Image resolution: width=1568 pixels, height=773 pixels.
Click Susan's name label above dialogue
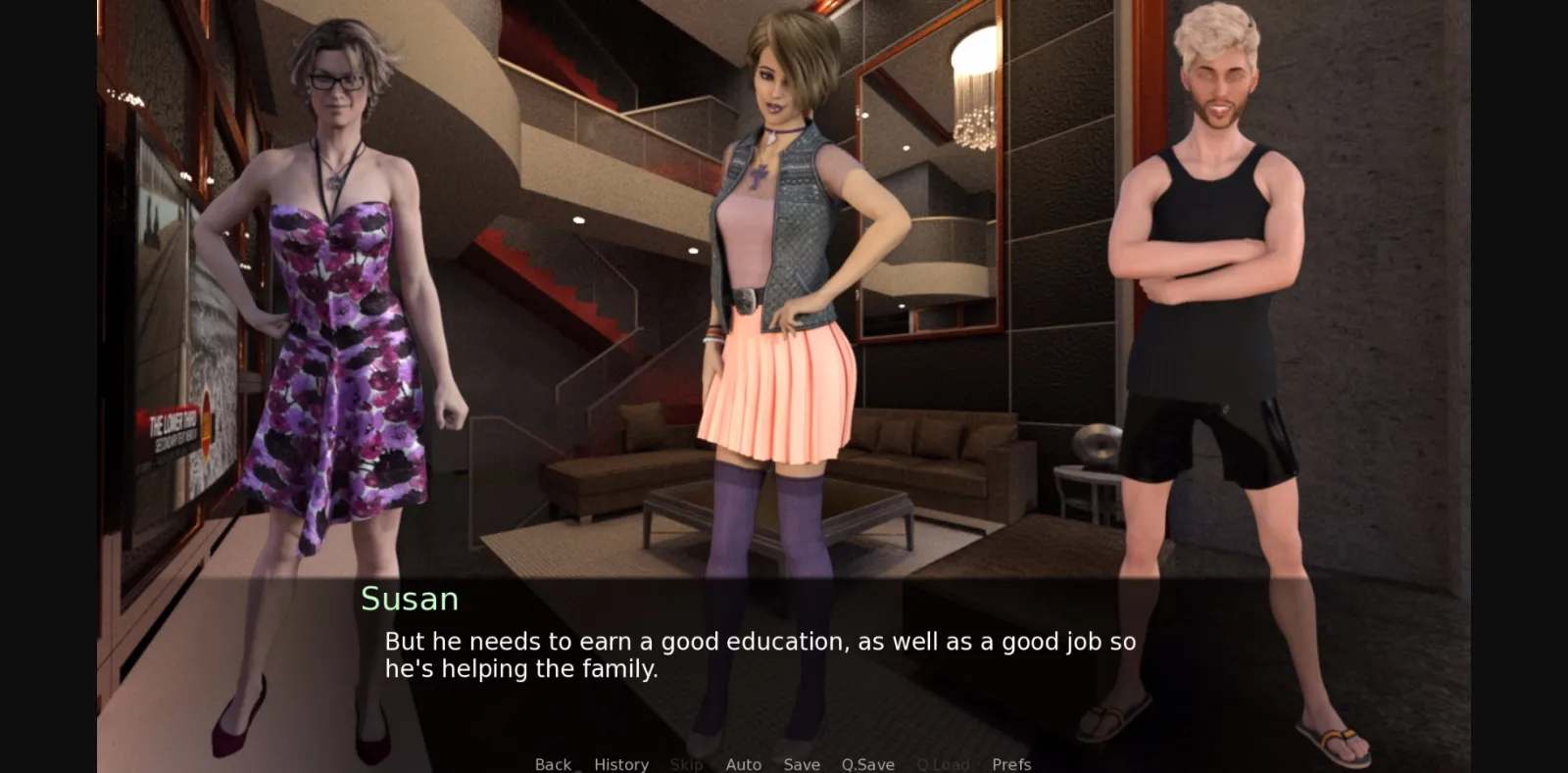(411, 599)
